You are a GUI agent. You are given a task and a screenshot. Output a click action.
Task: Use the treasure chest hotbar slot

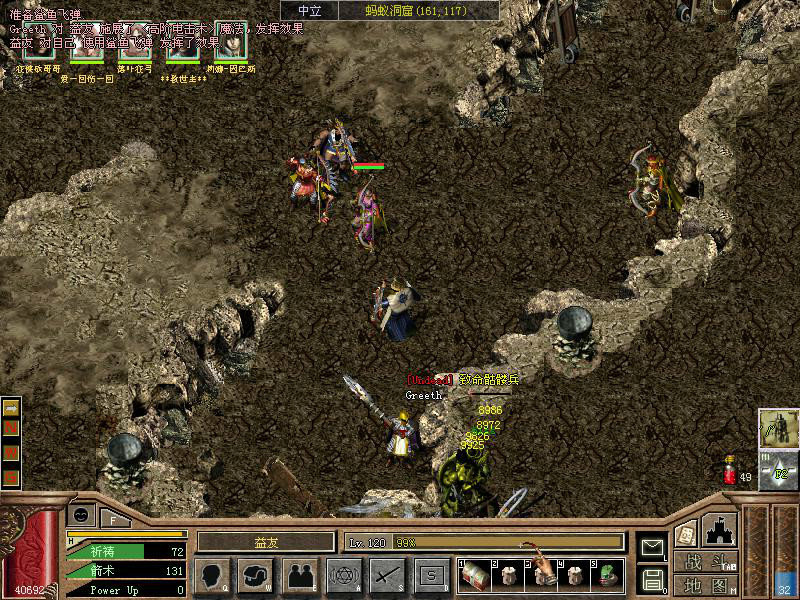(476, 574)
